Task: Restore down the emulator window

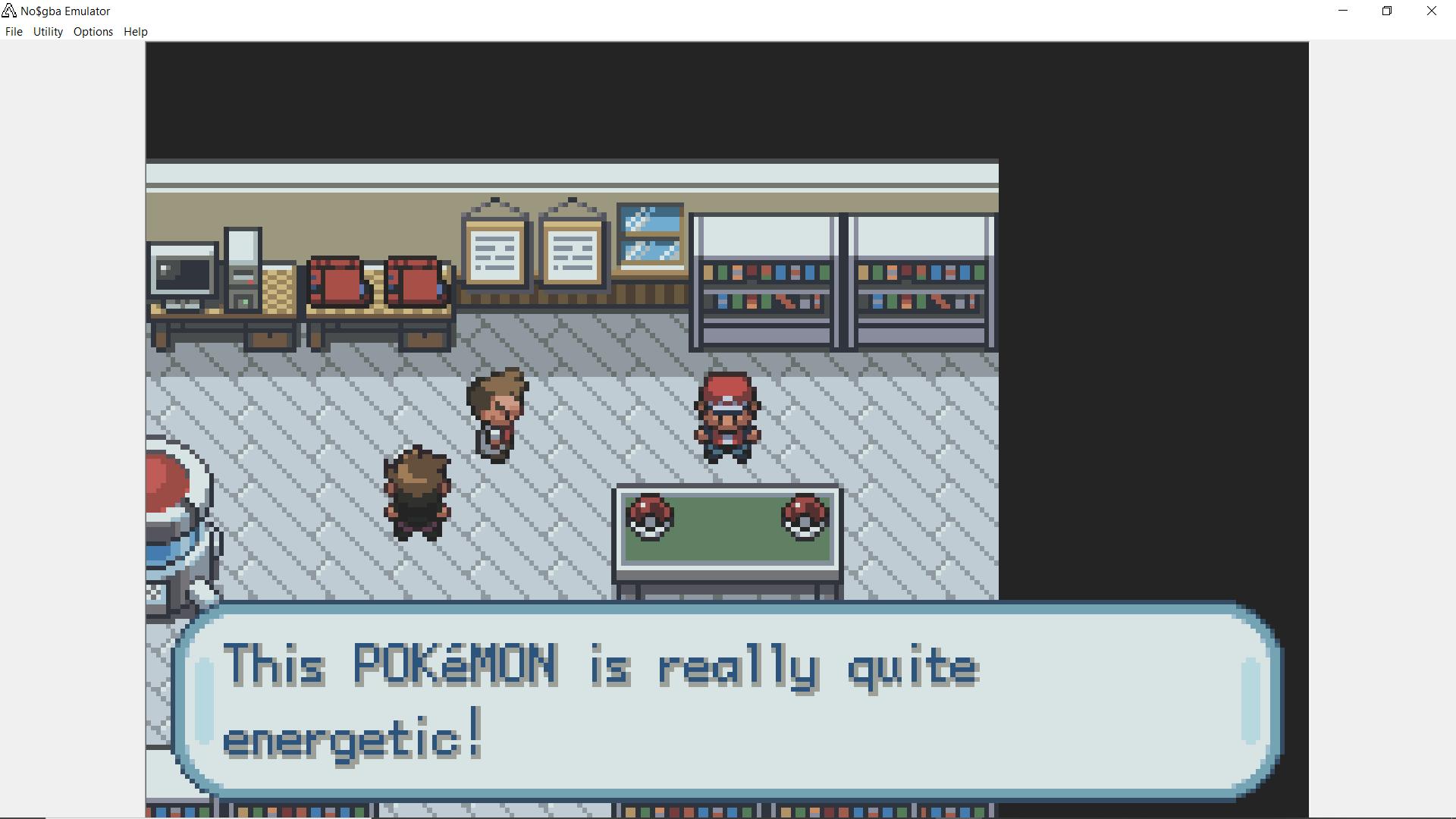Action: point(1387,11)
